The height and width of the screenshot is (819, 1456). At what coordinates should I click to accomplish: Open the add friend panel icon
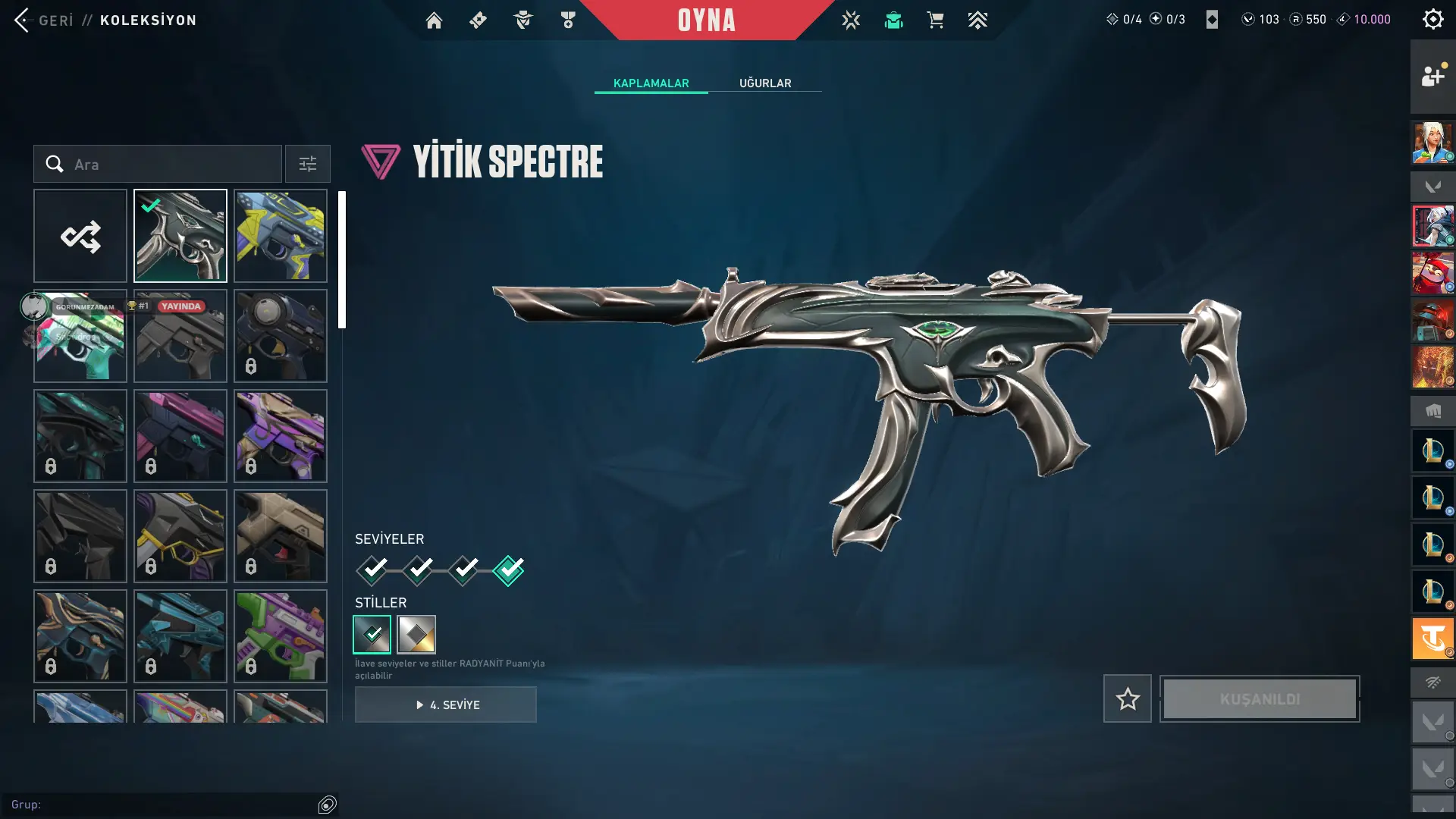click(x=1432, y=76)
